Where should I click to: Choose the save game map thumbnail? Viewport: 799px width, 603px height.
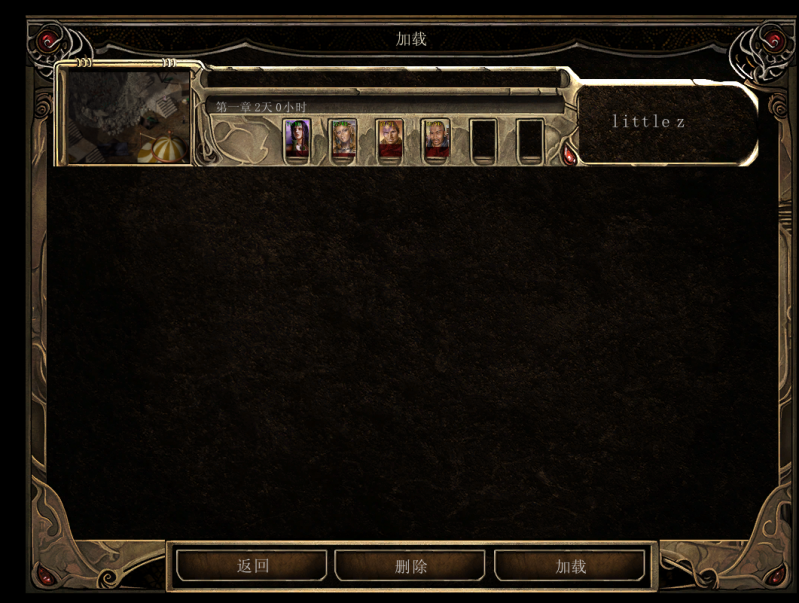[127, 117]
